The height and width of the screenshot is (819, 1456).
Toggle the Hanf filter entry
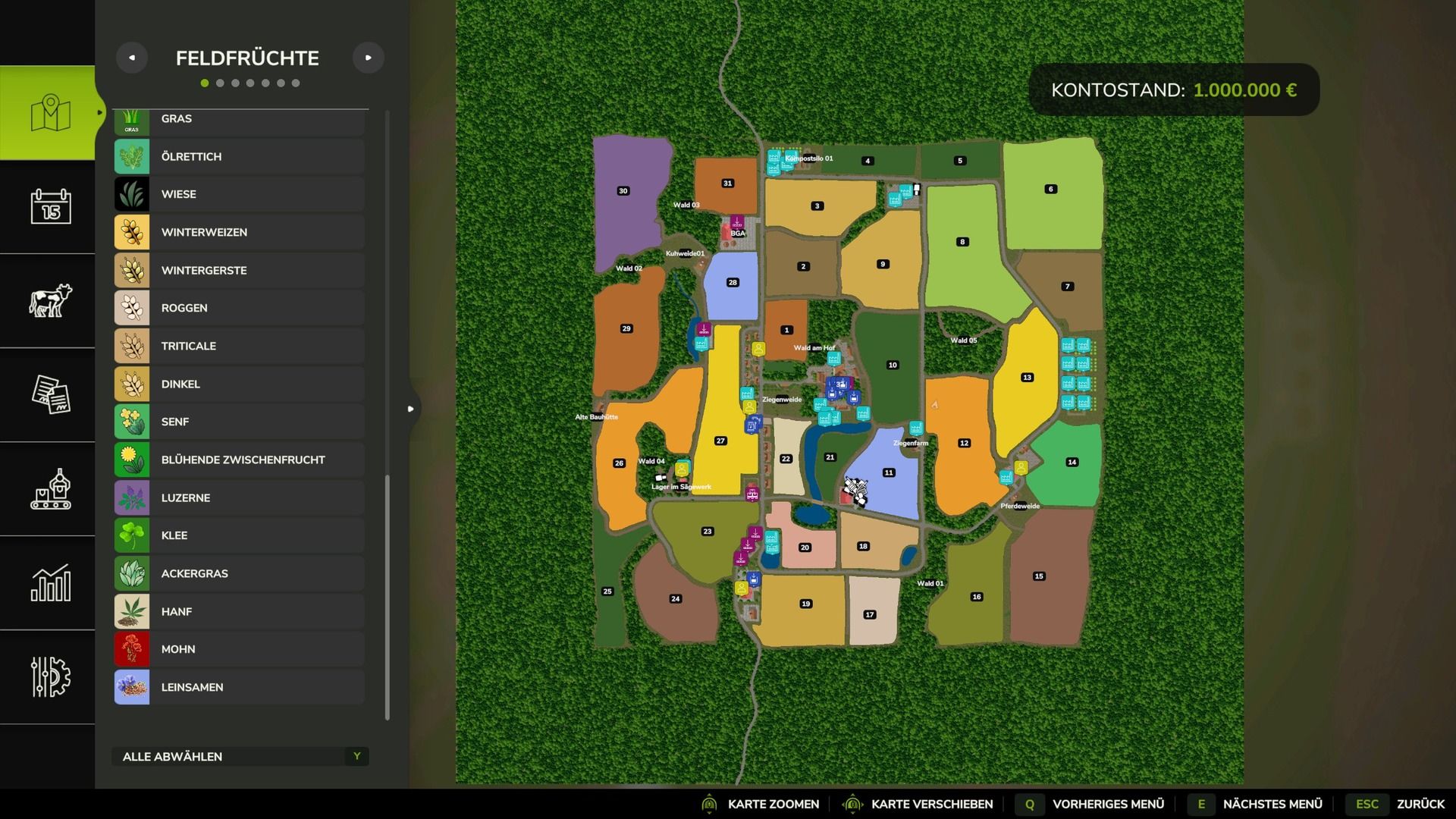pos(239,611)
